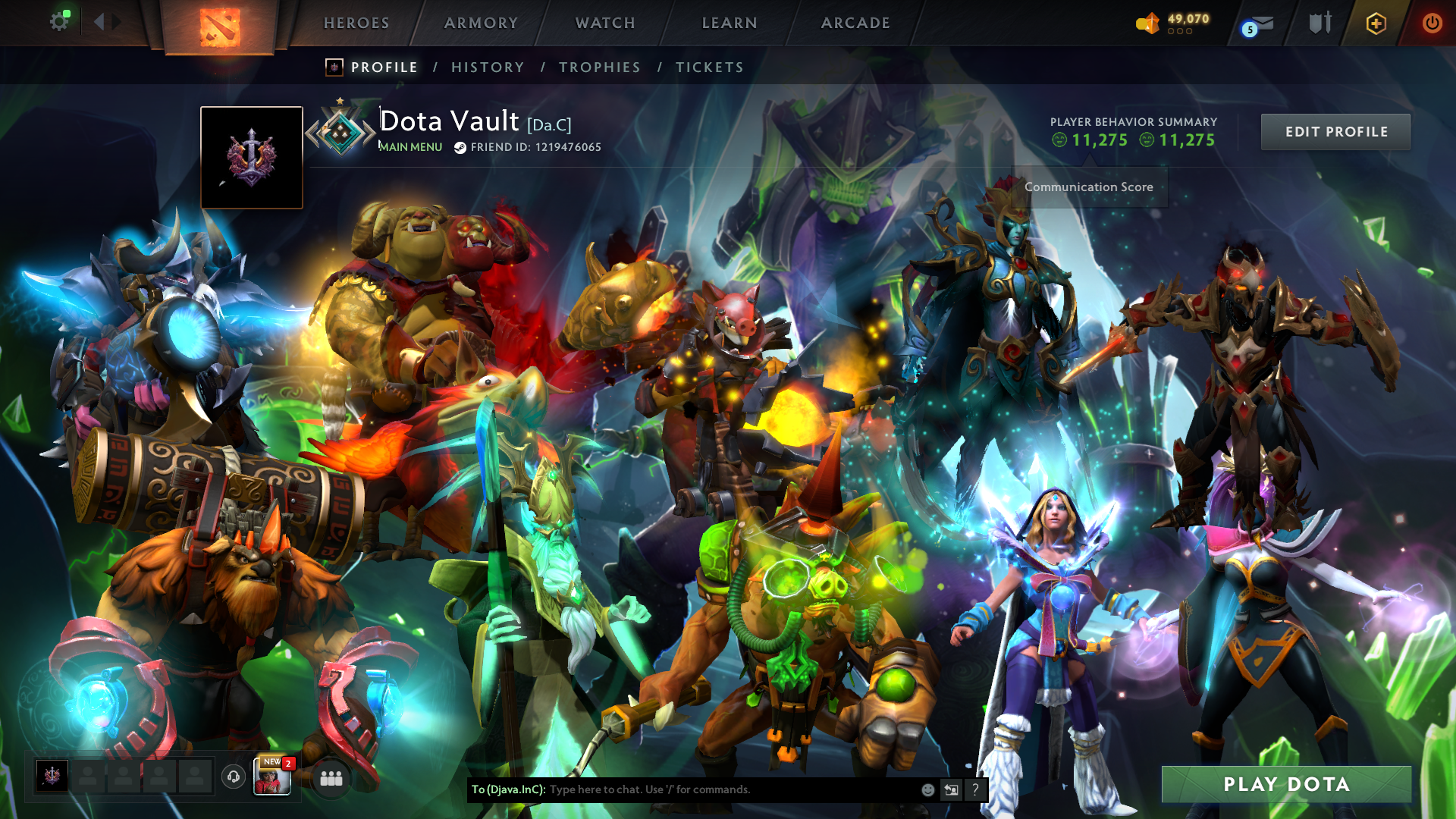Switch to the History tab

488,67
